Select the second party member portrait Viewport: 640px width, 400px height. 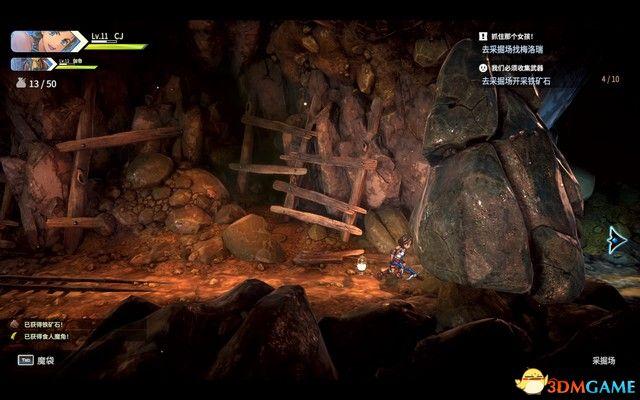[x=26, y=63]
